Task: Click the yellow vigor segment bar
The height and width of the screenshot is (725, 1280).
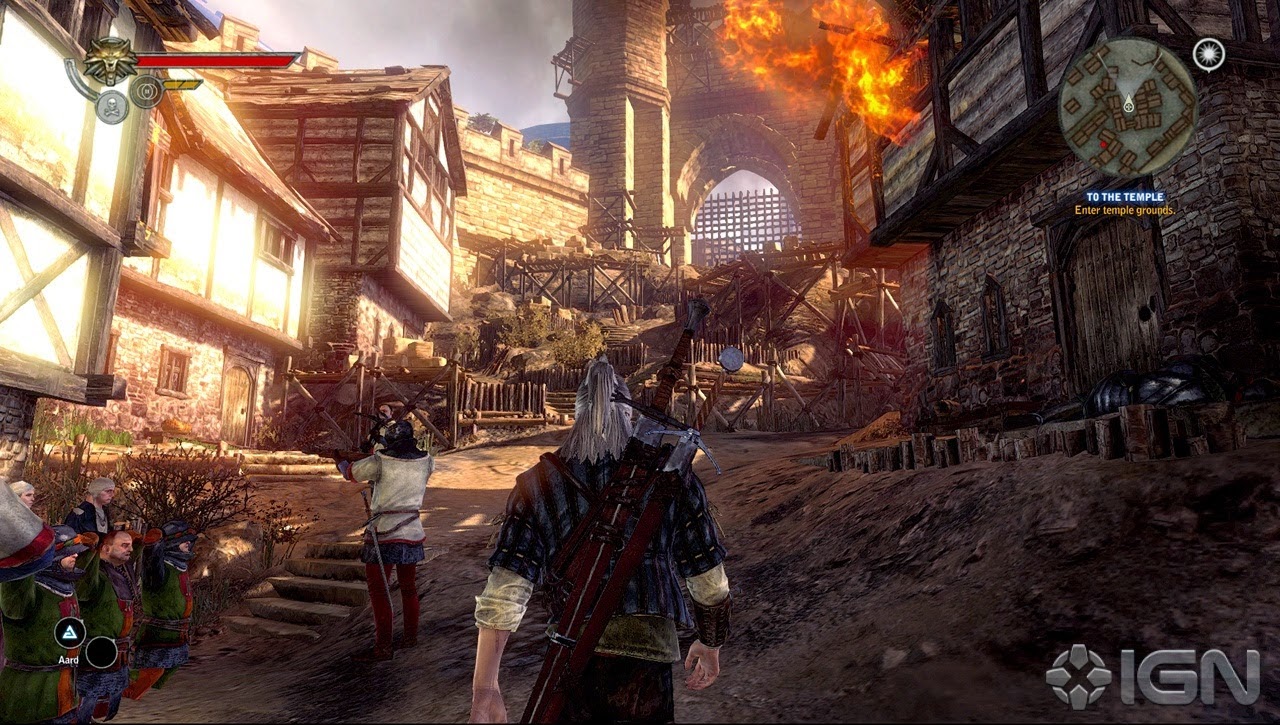Action: click(x=182, y=85)
